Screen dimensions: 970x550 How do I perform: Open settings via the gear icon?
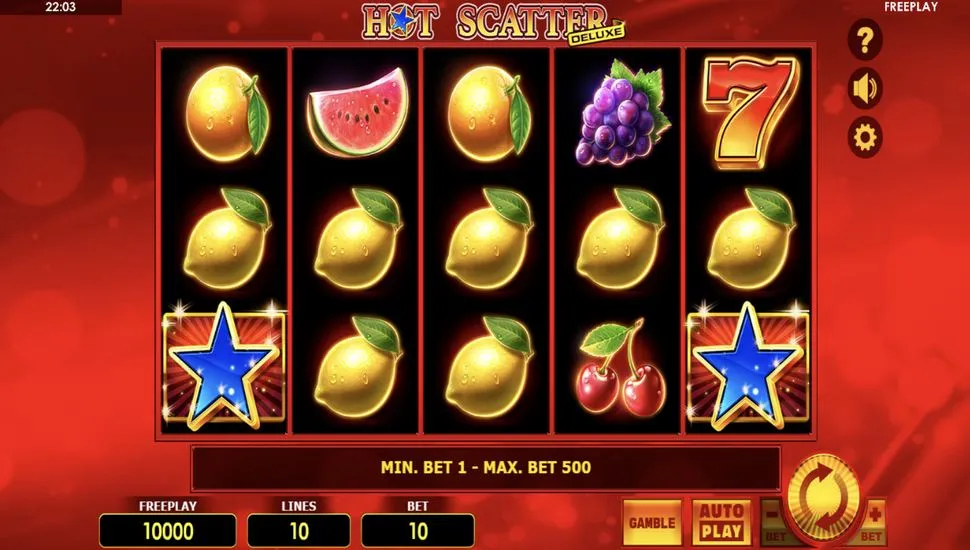click(x=865, y=136)
